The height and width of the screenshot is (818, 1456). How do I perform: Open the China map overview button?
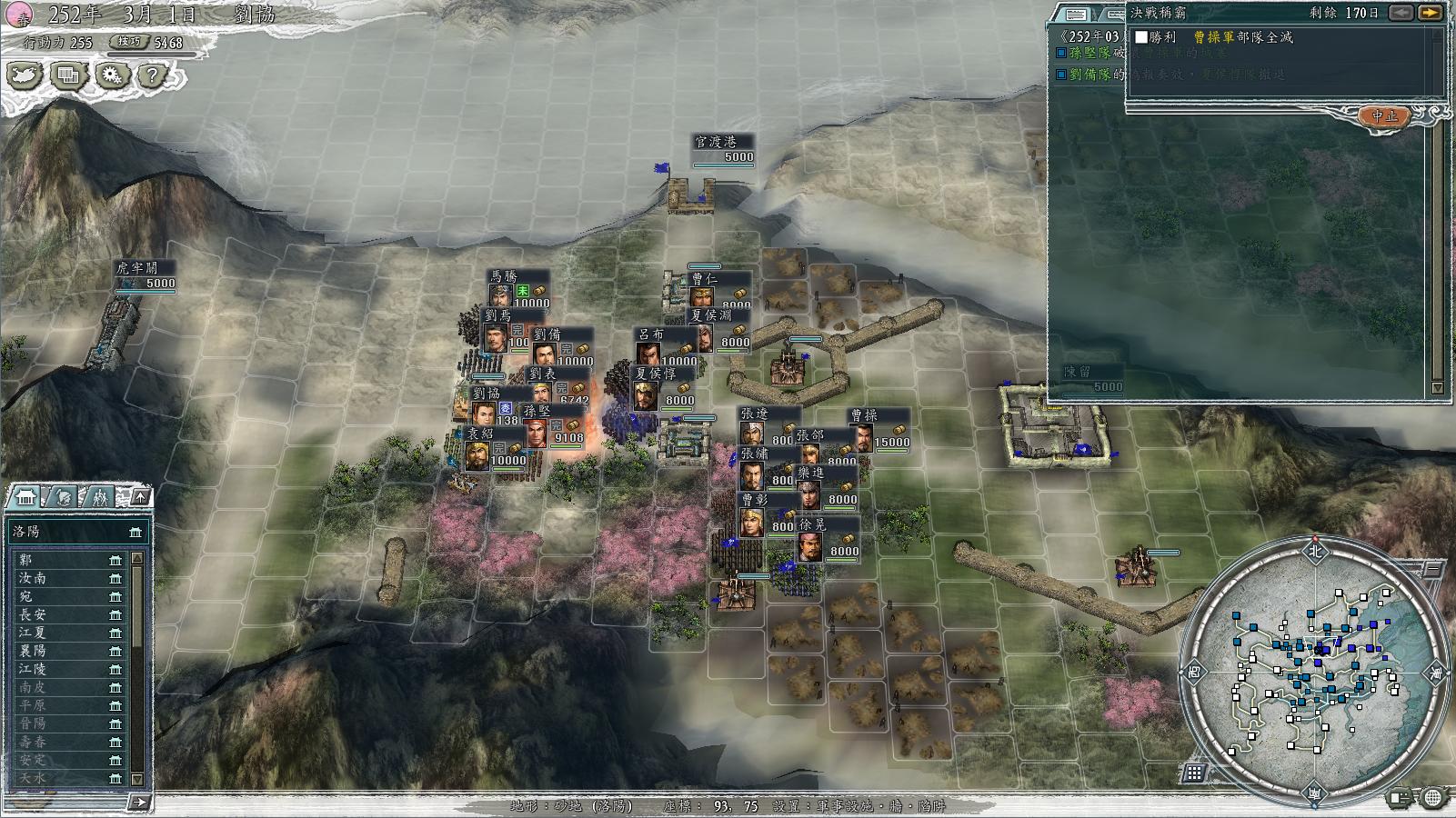[x=25, y=75]
